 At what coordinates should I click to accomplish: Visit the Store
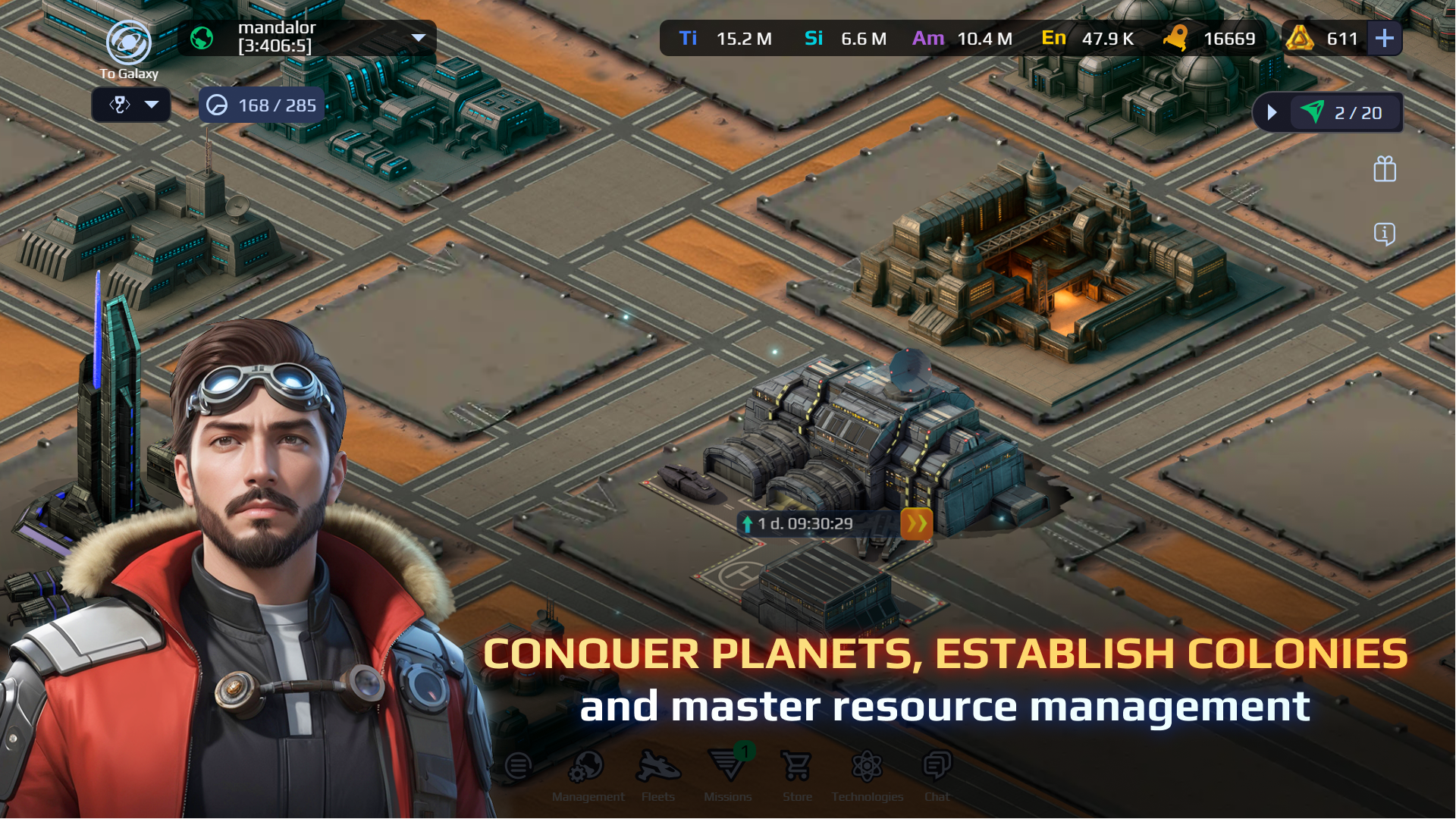797,773
